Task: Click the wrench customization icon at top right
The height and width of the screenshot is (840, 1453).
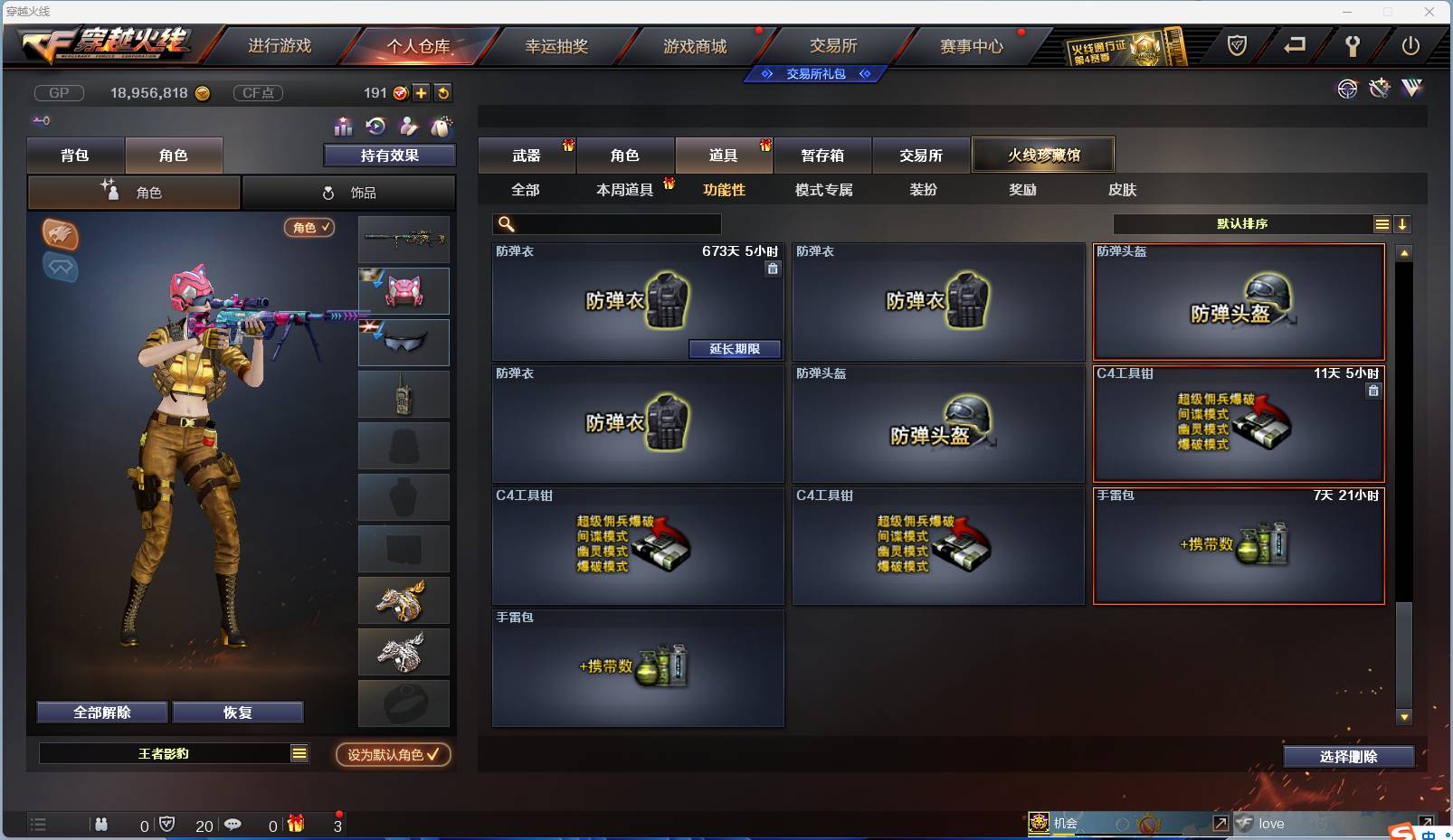Action: [1353, 48]
